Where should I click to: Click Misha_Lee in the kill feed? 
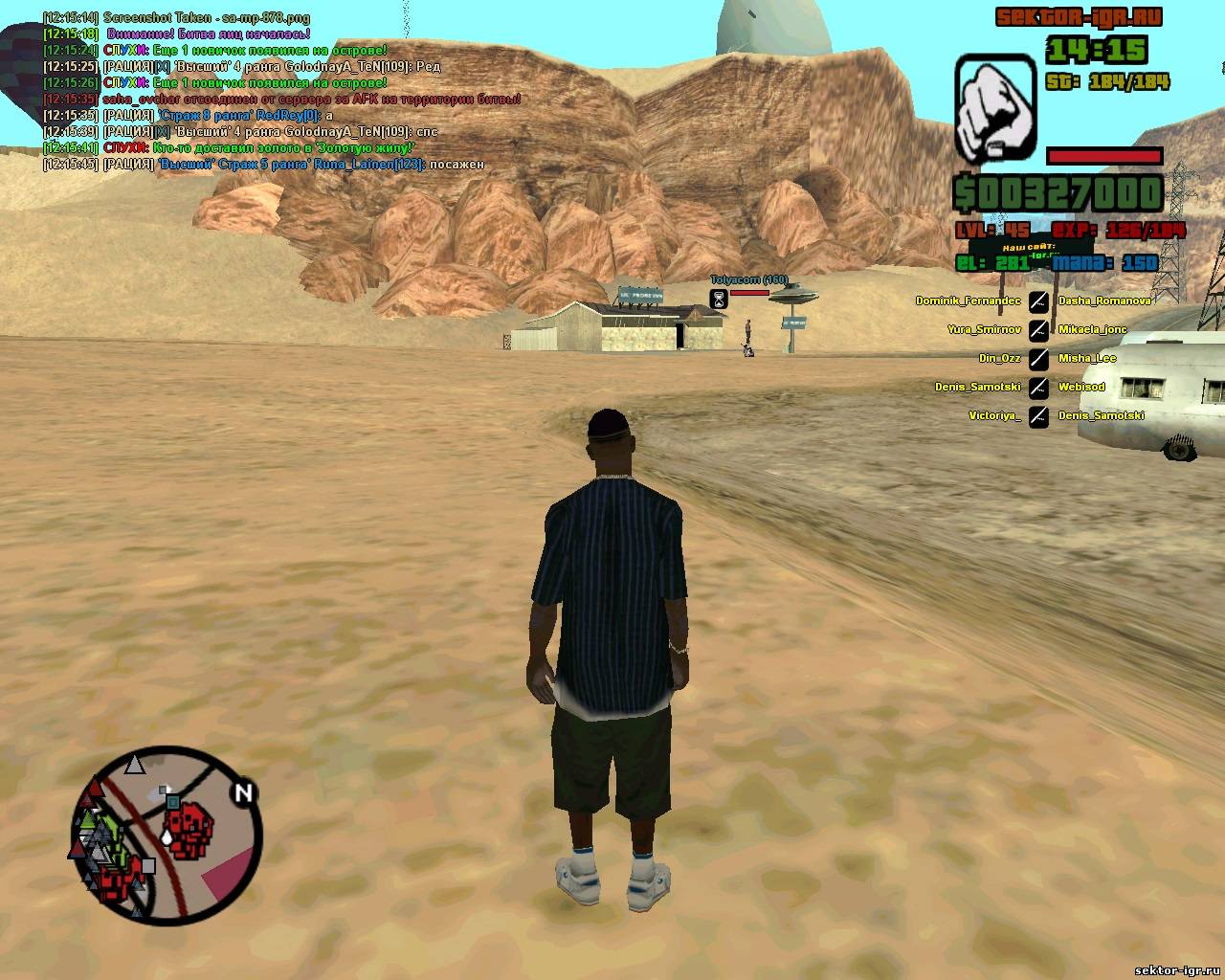click(1087, 358)
